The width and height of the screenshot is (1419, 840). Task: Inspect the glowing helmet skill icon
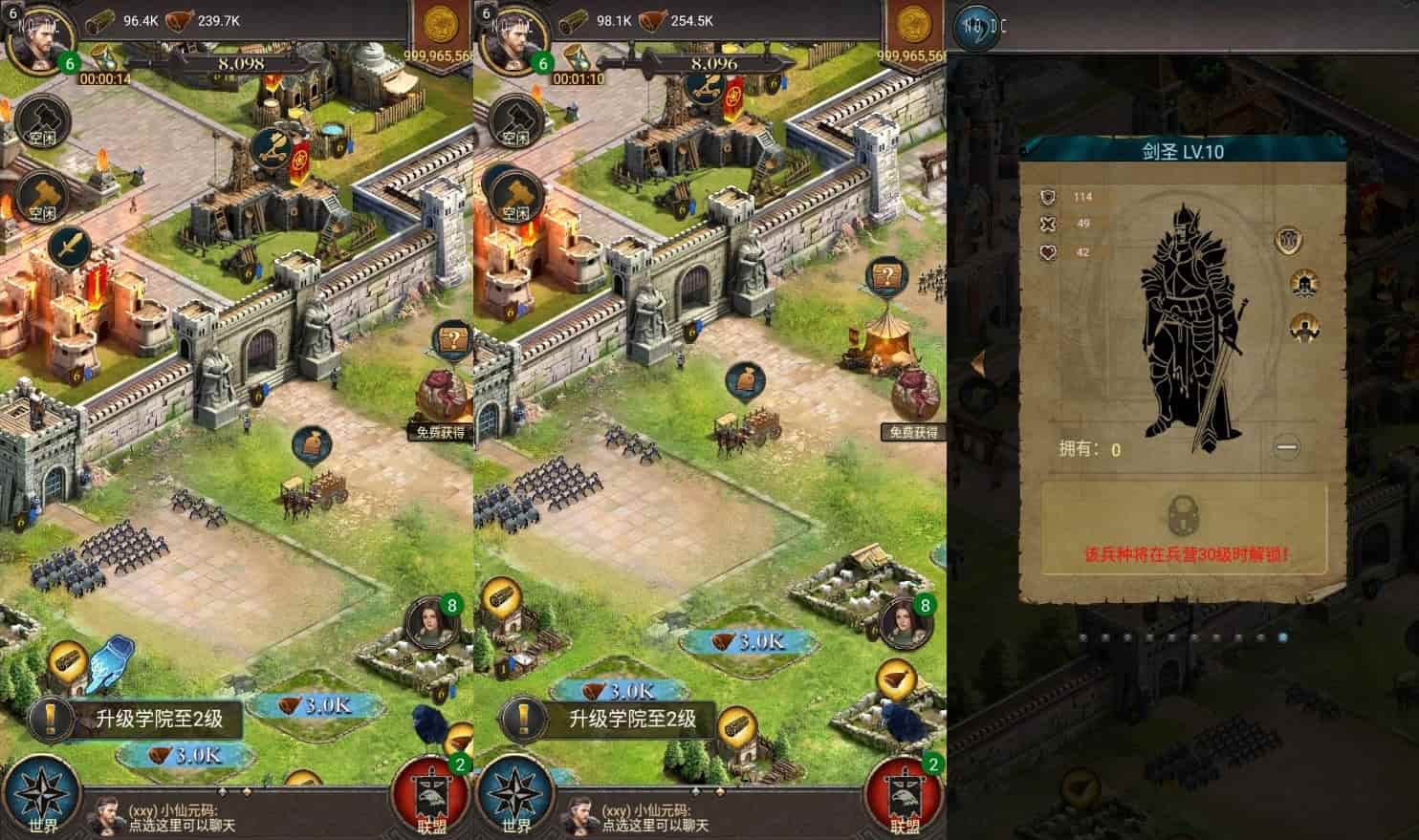tap(1302, 283)
